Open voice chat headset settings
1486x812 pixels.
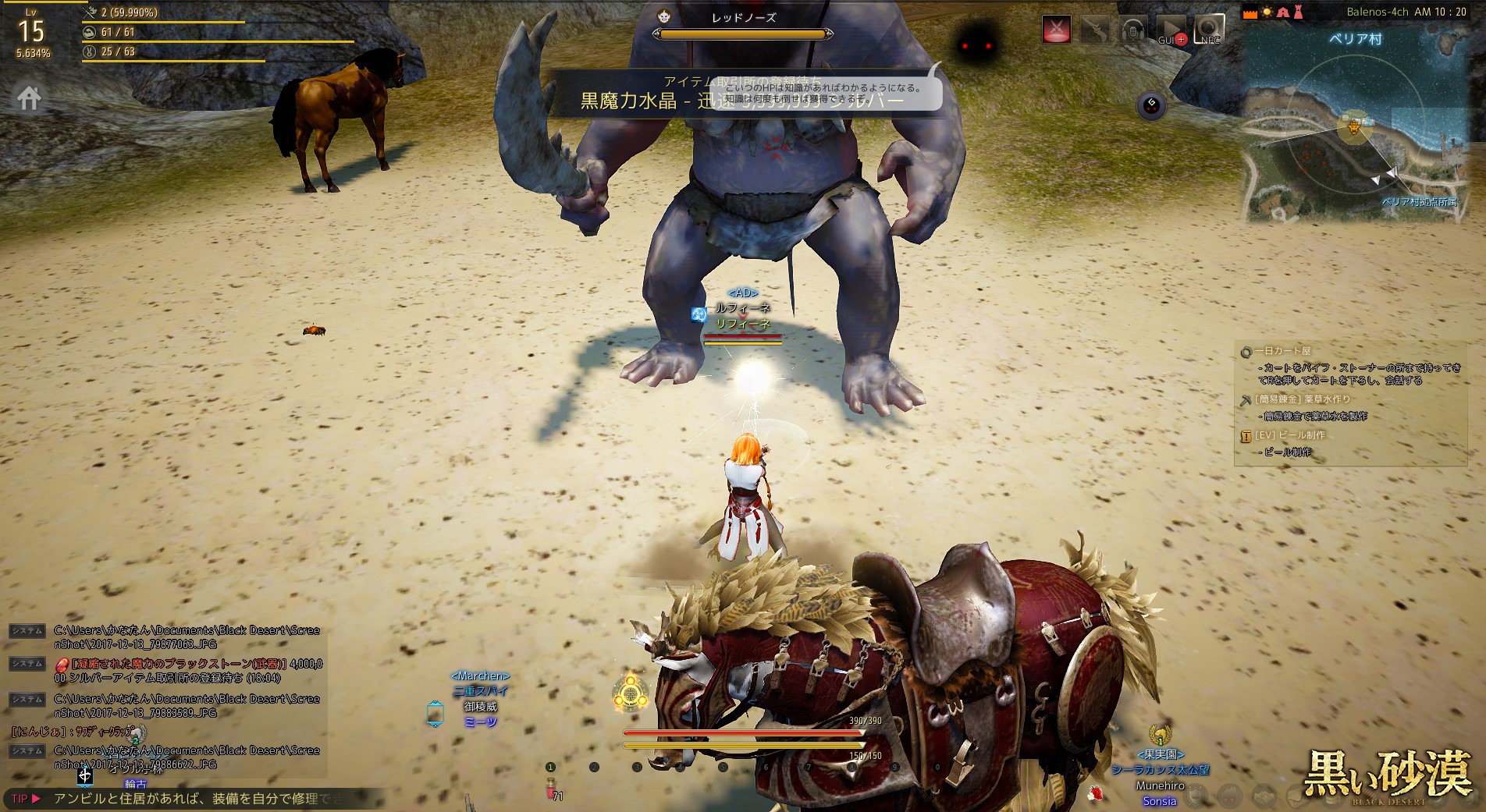pos(1132,30)
